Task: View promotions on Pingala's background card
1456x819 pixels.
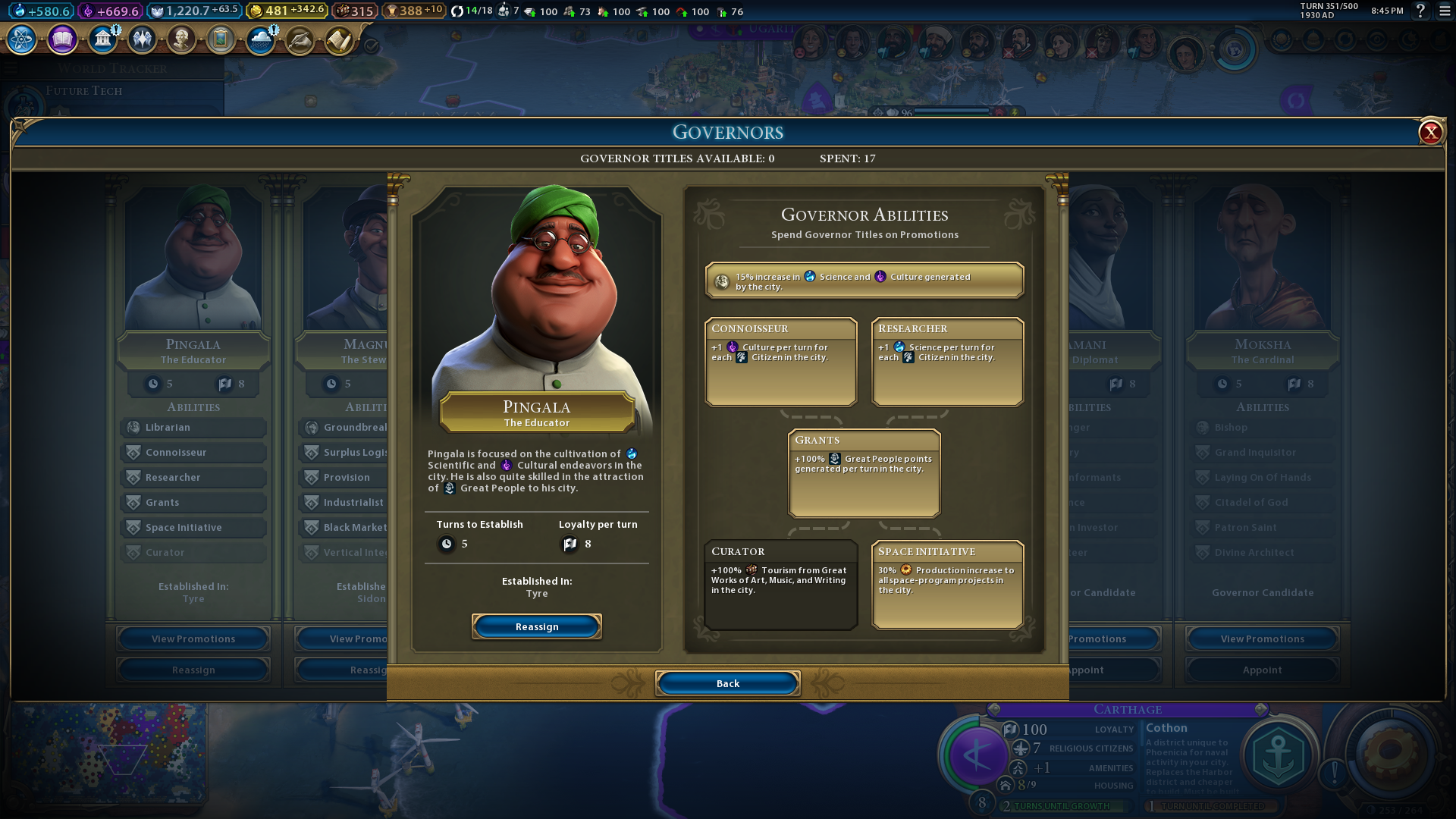Action: pos(193,639)
